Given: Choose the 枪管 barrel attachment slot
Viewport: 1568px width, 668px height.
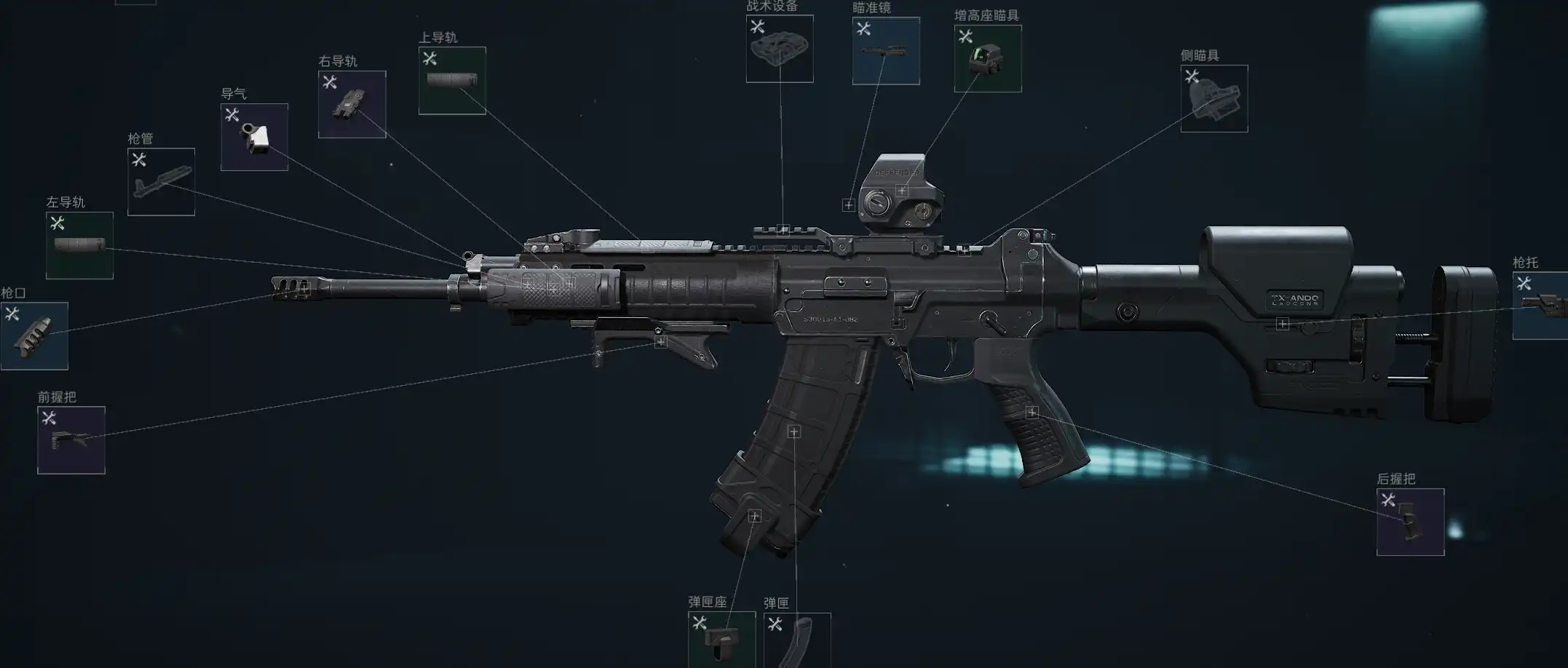Looking at the screenshot, I should tap(161, 181).
